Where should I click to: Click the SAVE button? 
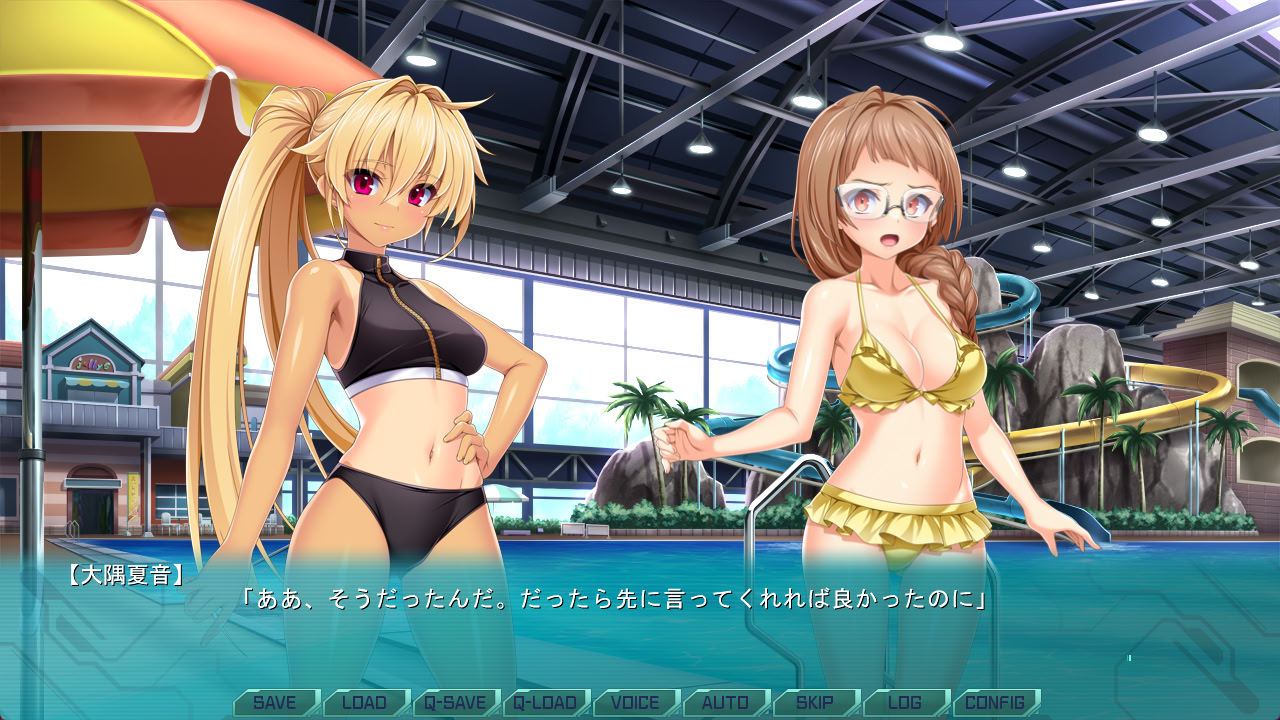tap(275, 702)
